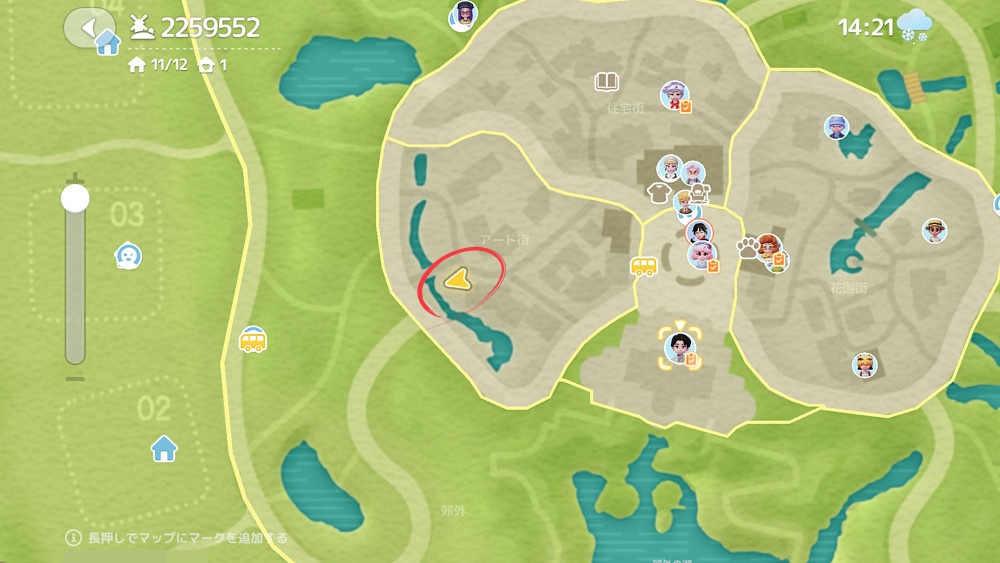
Task: Select the house marker on plot 02
Action: (164, 447)
